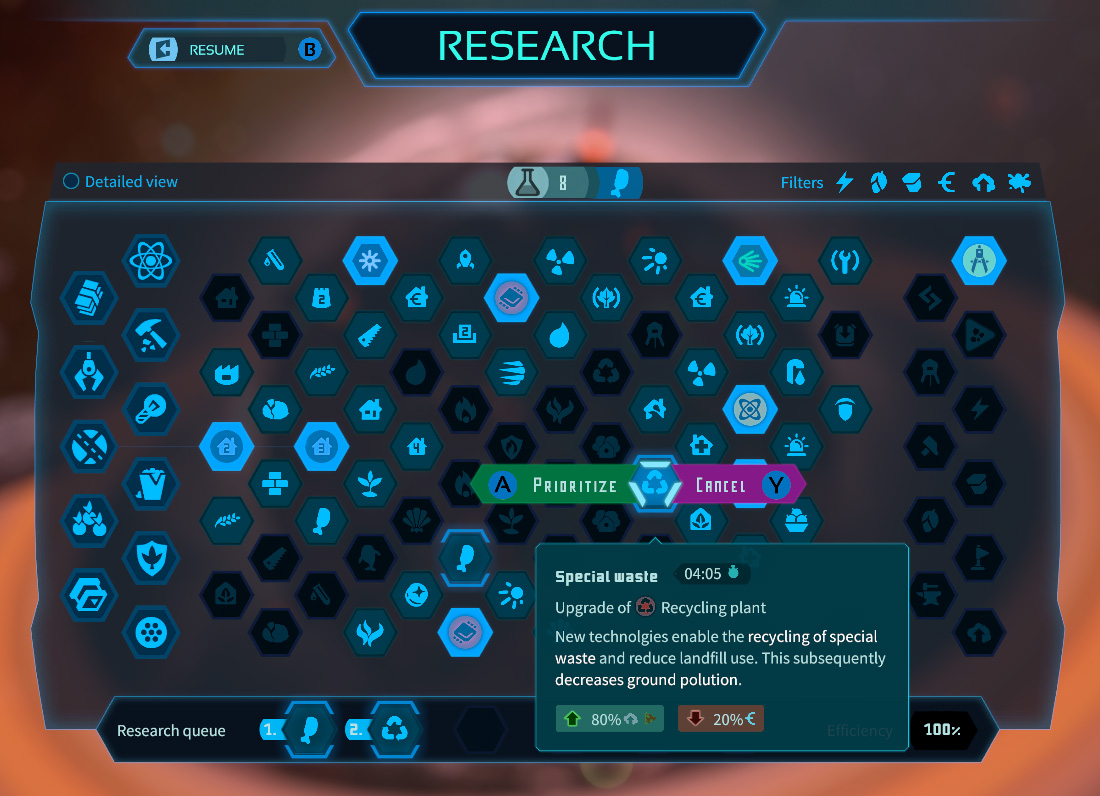This screenshot has width=1100, height=796.
Task: Cancel the Special waste research
Action: coord(736,486)
